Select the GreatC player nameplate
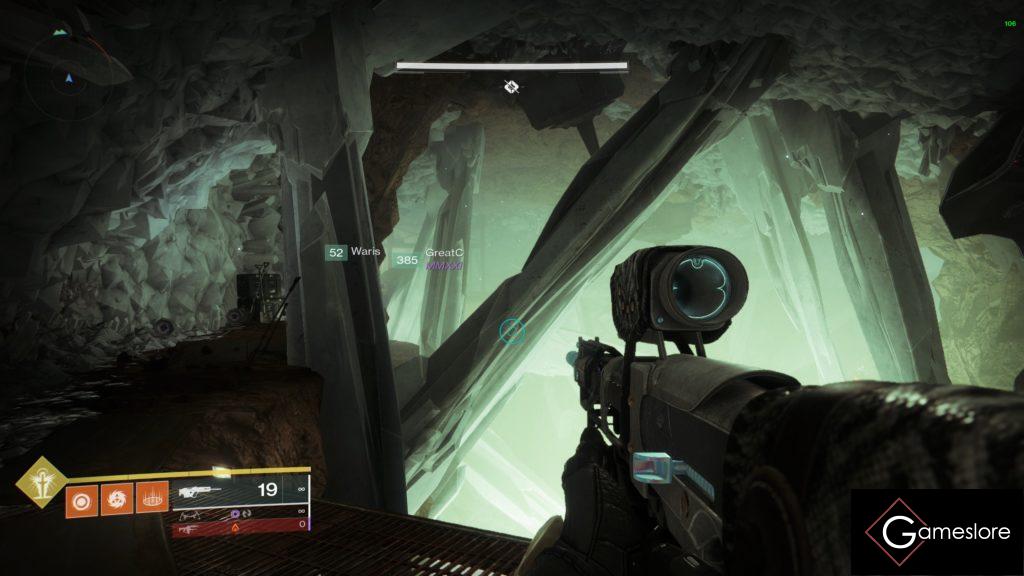Screen dimensions: 1024x576 [x=428, y=258]
